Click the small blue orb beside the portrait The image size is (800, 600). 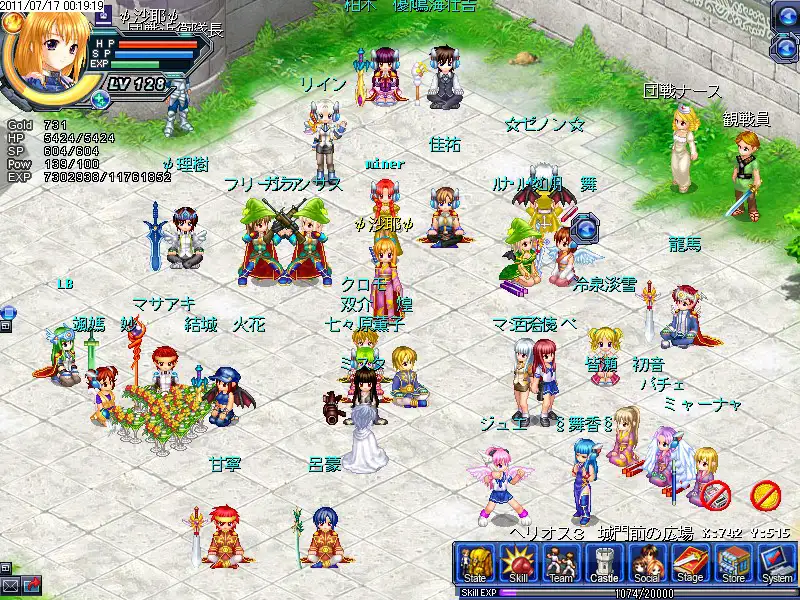coord(99,98)
